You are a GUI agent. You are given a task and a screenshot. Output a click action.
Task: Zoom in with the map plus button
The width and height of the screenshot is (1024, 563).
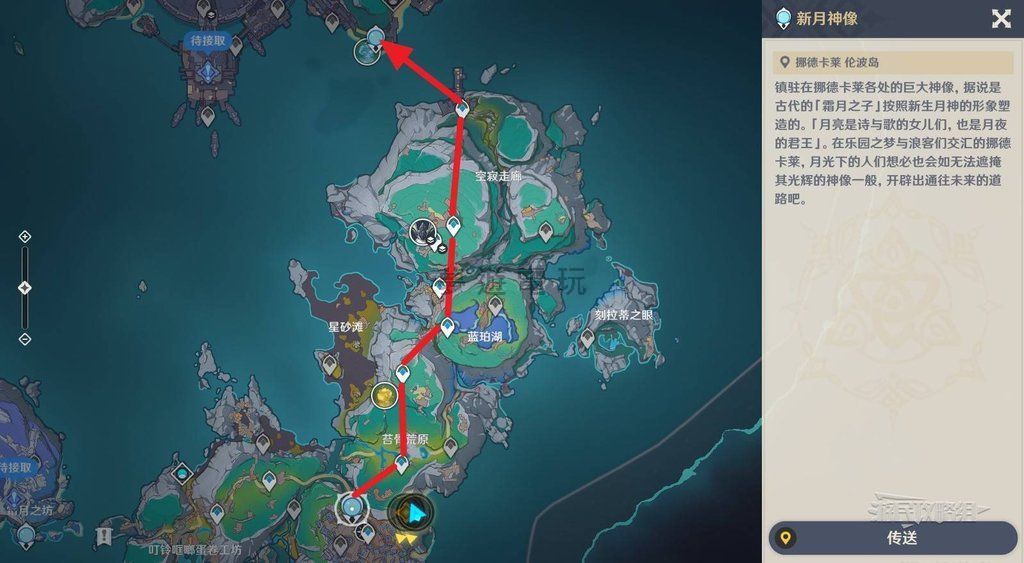tap(25, 237)
